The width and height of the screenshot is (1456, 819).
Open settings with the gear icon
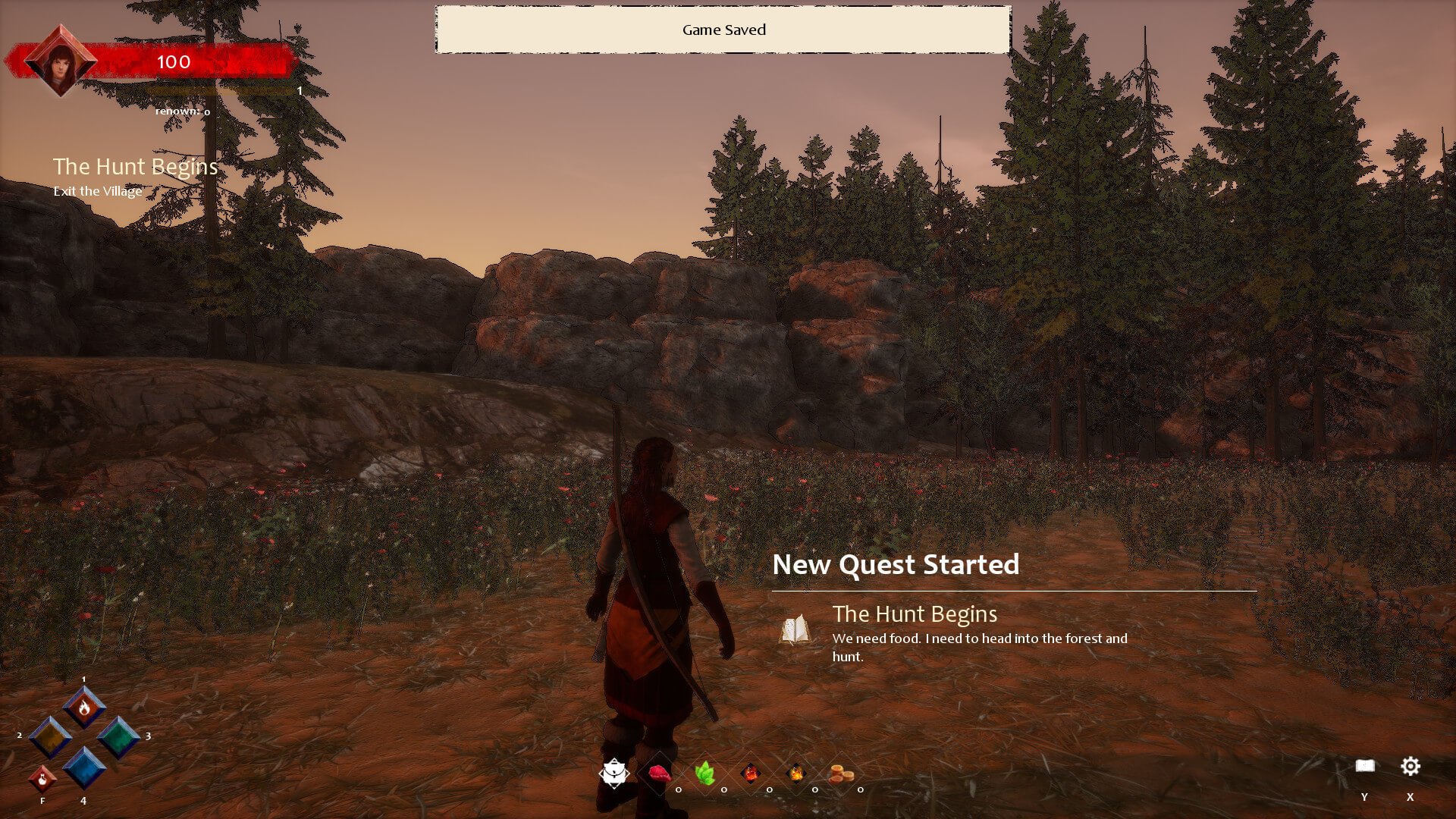1410,766
